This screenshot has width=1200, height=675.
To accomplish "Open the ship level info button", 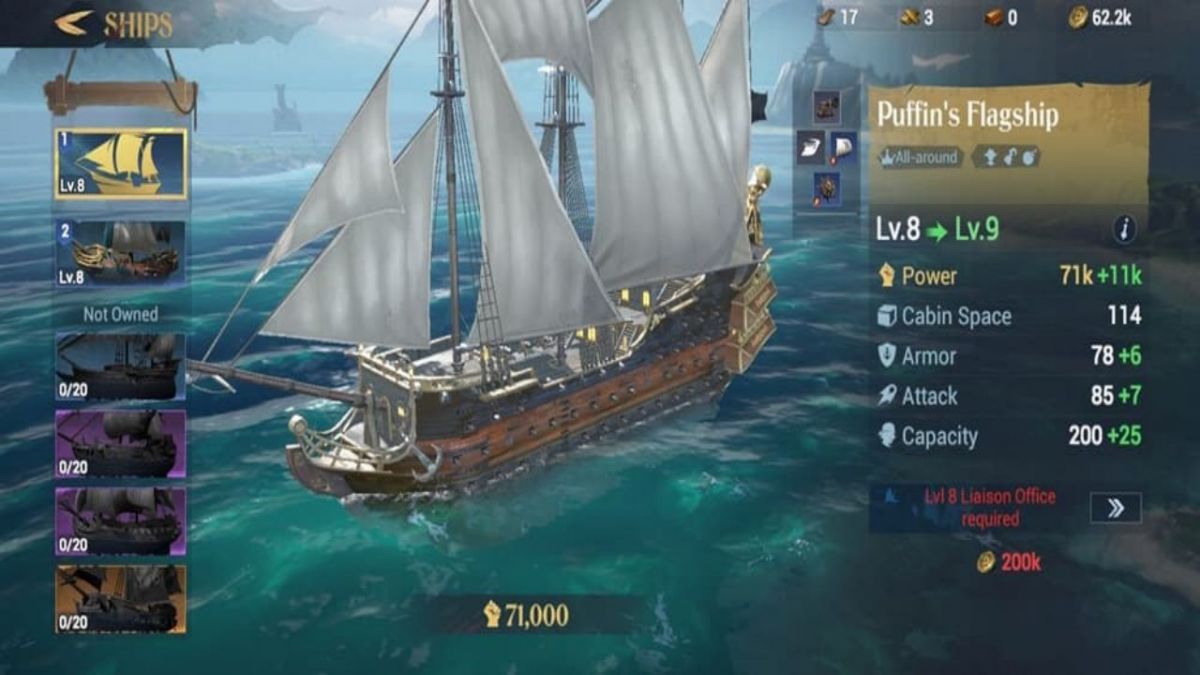I will [x=1124, y=230].
